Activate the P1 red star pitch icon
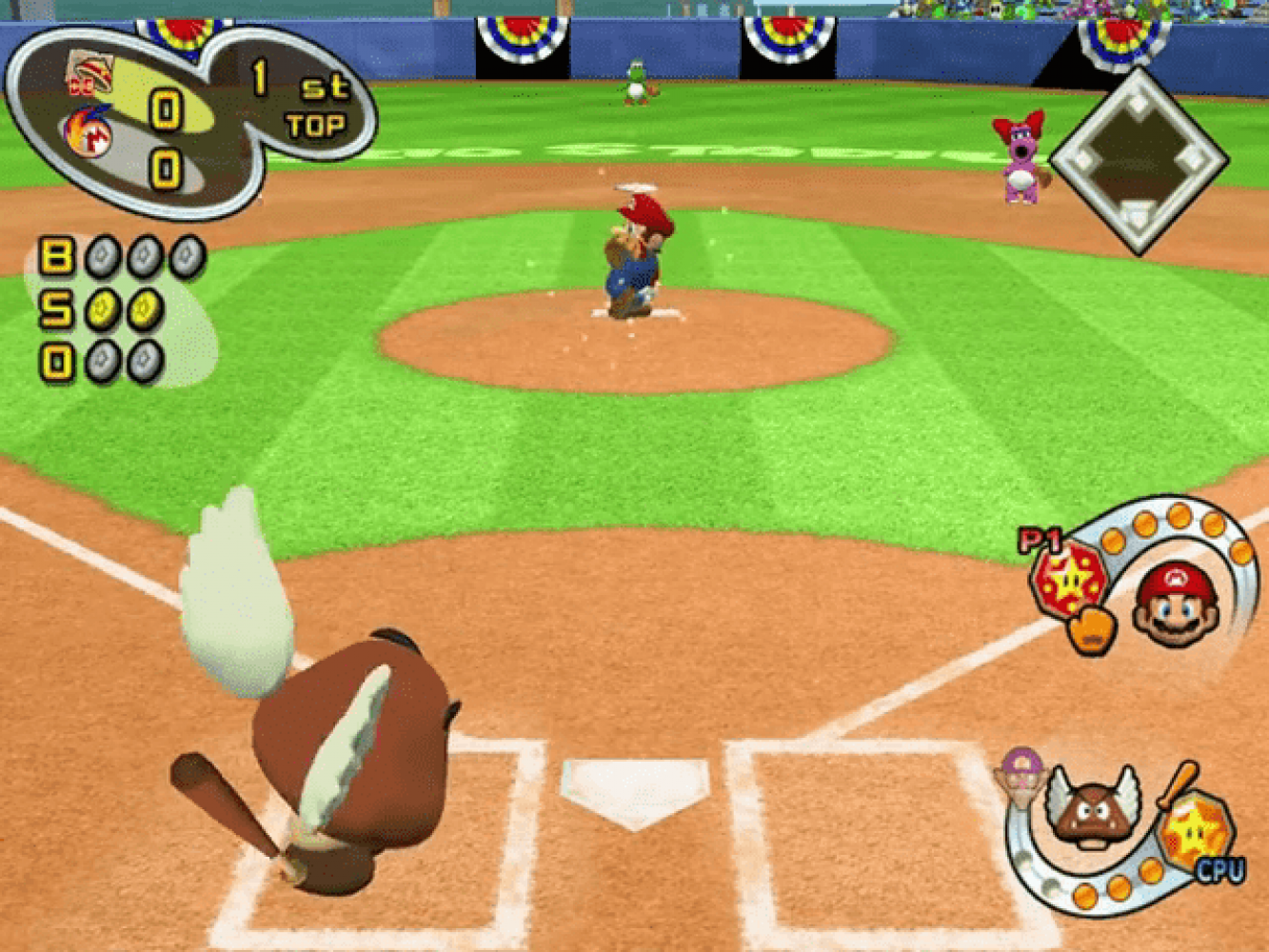This screenshot has height=952, width=1269. pos(1069,579)
